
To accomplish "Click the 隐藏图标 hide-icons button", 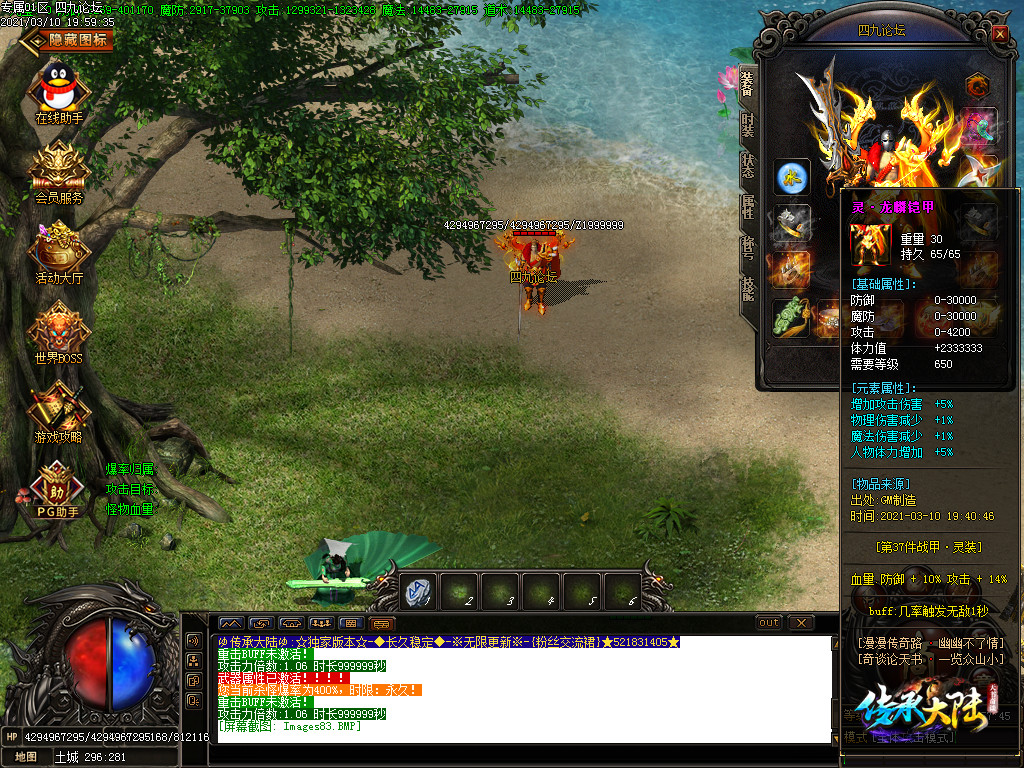I will click(x=70, y=40).
